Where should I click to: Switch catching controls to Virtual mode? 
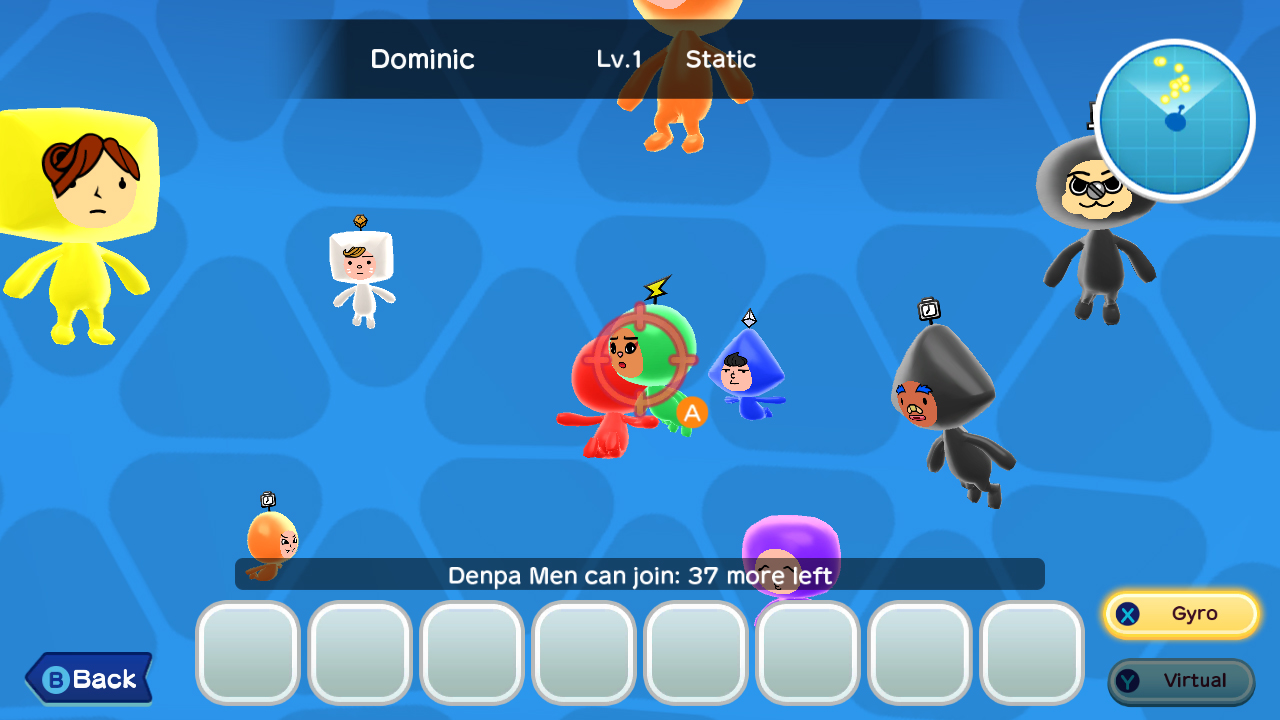coord(1181,680)
